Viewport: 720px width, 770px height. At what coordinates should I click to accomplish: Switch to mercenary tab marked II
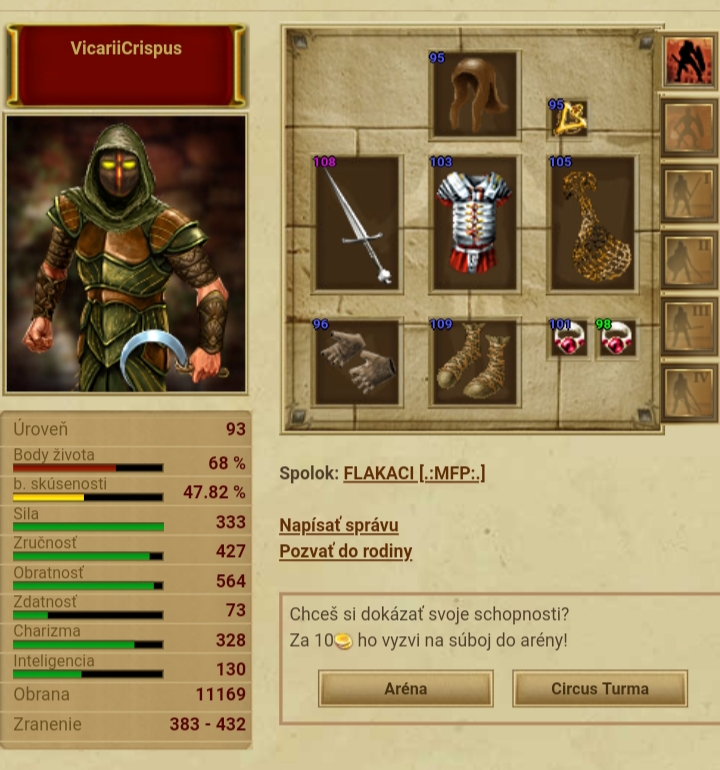[x=689, y=260]
